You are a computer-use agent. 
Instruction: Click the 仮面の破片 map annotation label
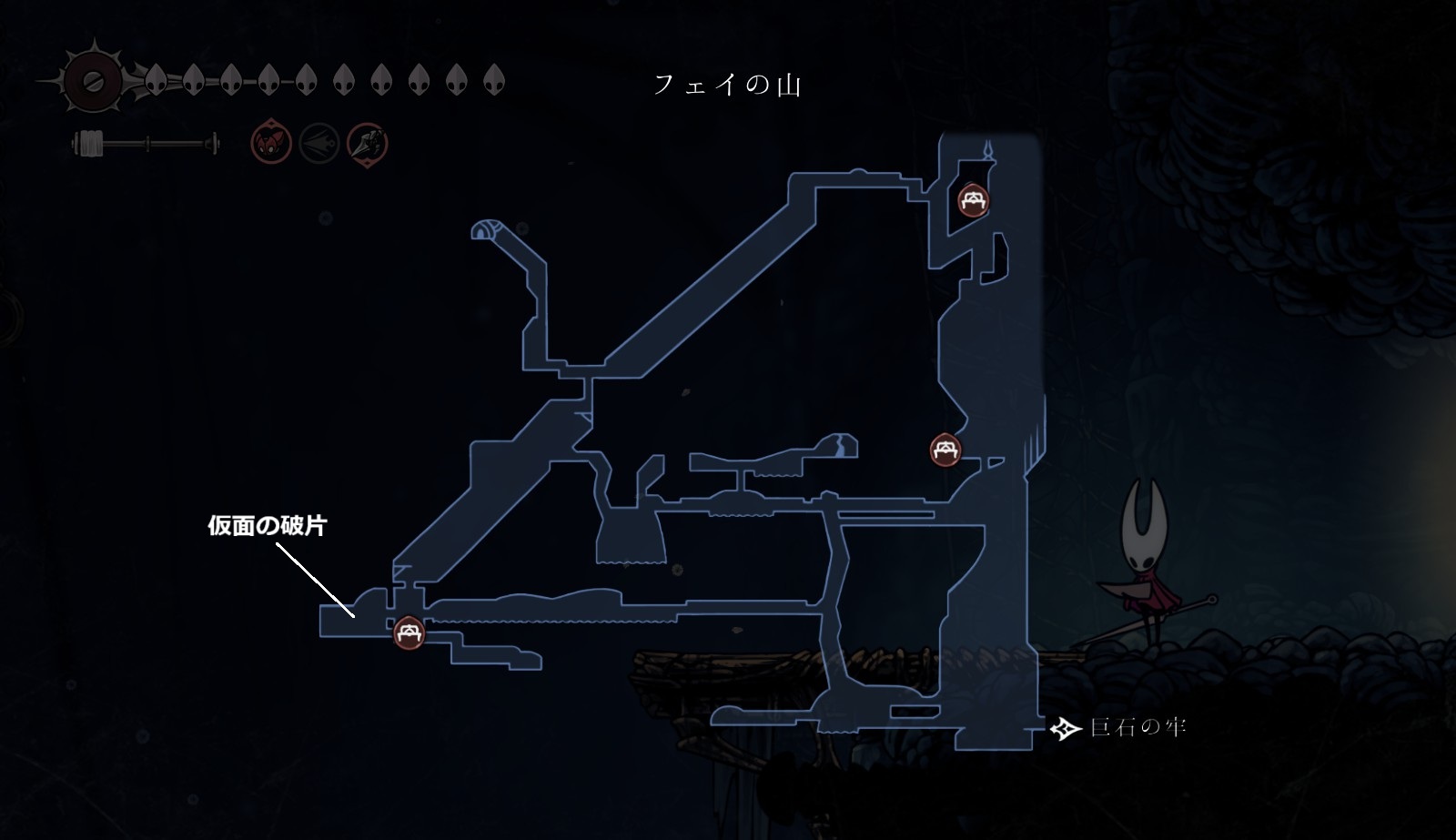pos(267,526)
